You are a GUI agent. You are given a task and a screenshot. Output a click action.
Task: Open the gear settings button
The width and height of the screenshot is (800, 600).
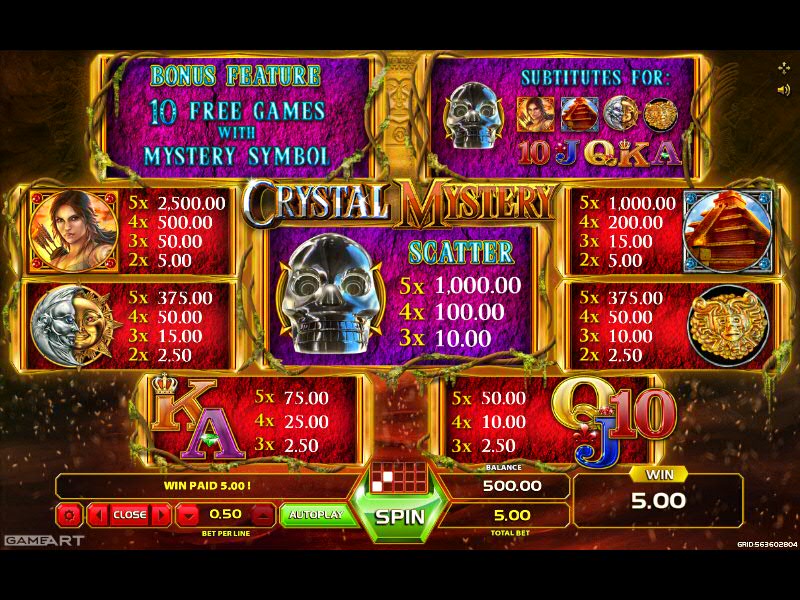tap(69, 515)
